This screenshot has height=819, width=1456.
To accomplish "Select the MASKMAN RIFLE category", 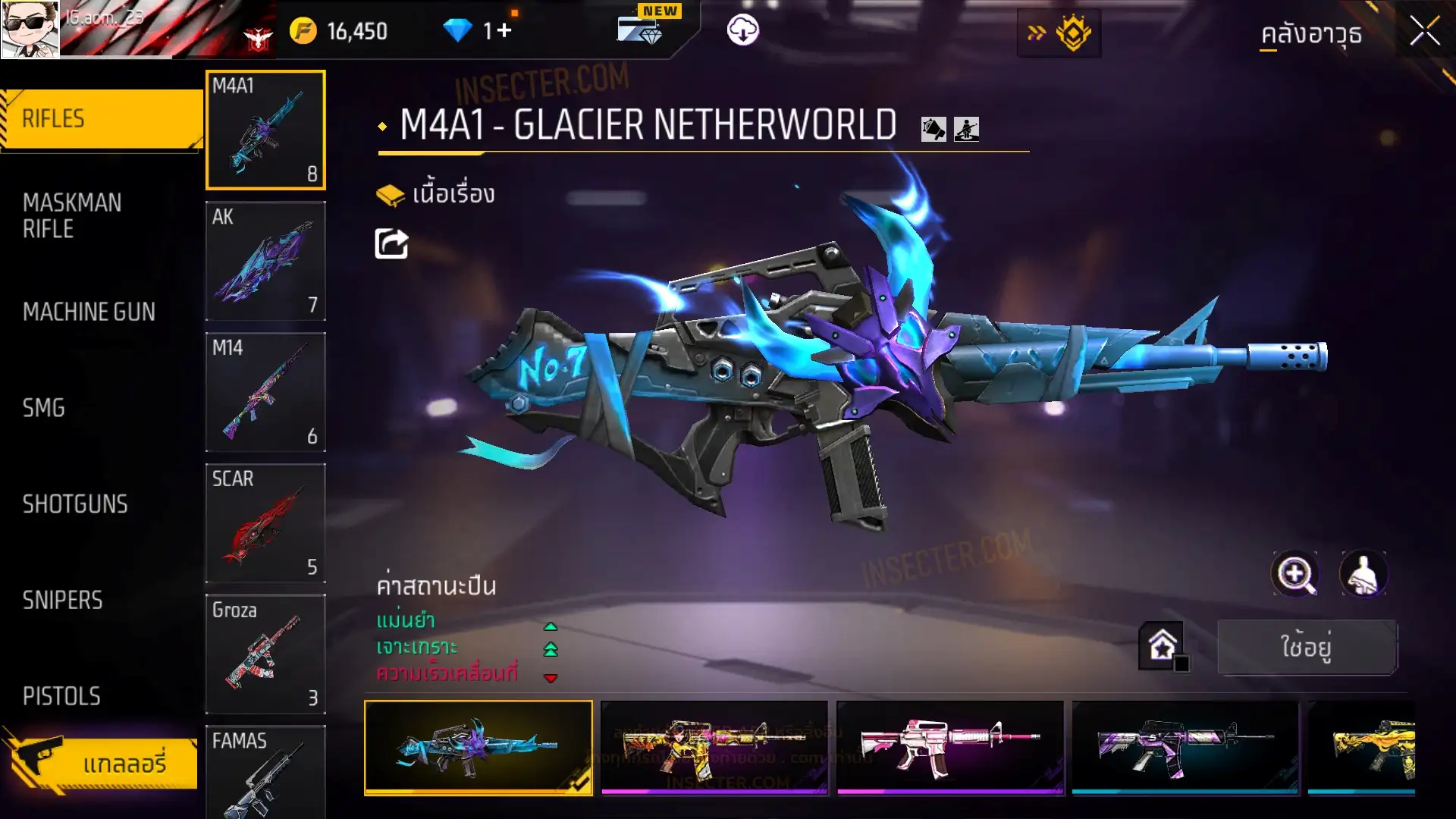I will tap(72, 216).
